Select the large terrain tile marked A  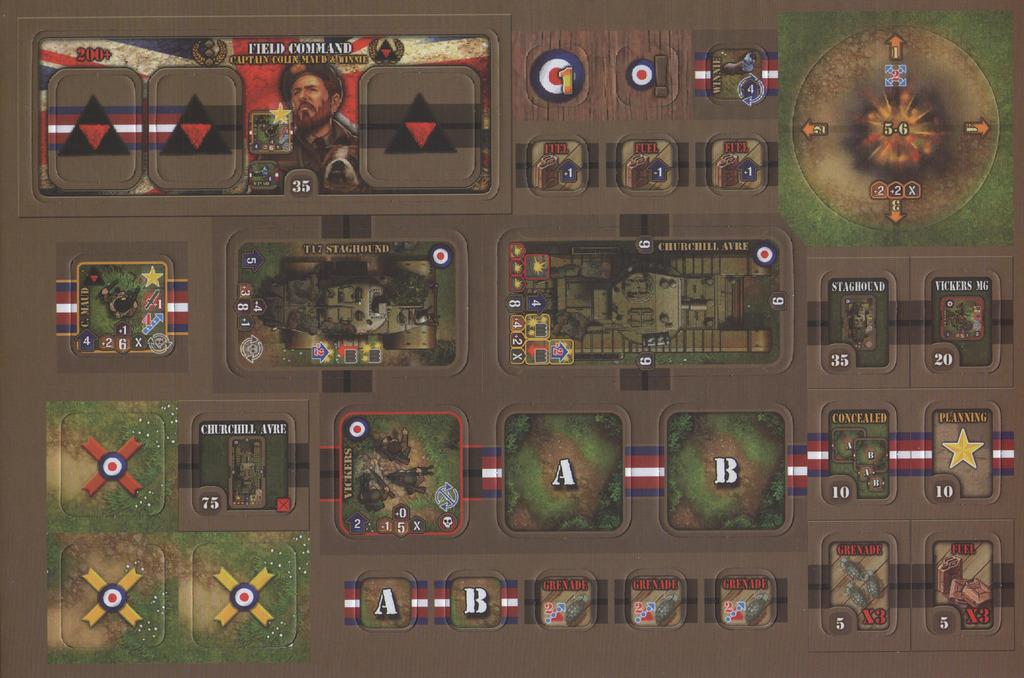pyautogui.click(x=563, y=472)
